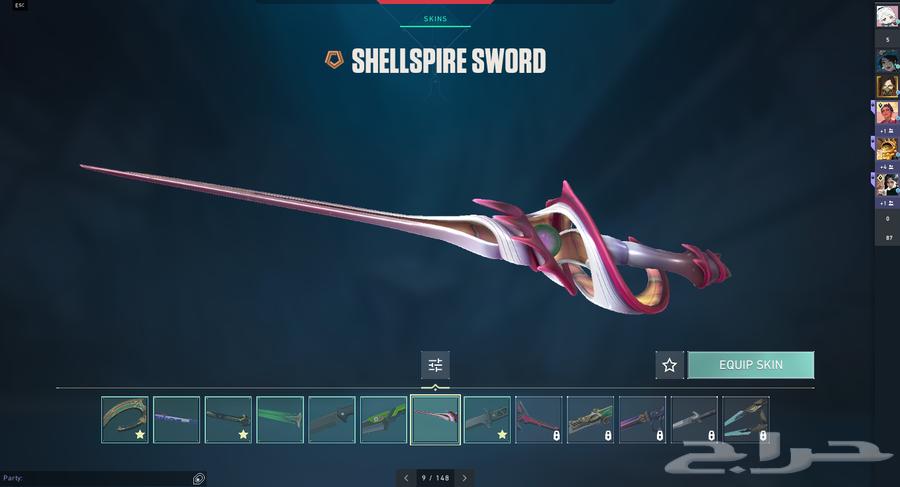Open the Skins tab
This screenshot has width=900, height=487.
[435, 19]
